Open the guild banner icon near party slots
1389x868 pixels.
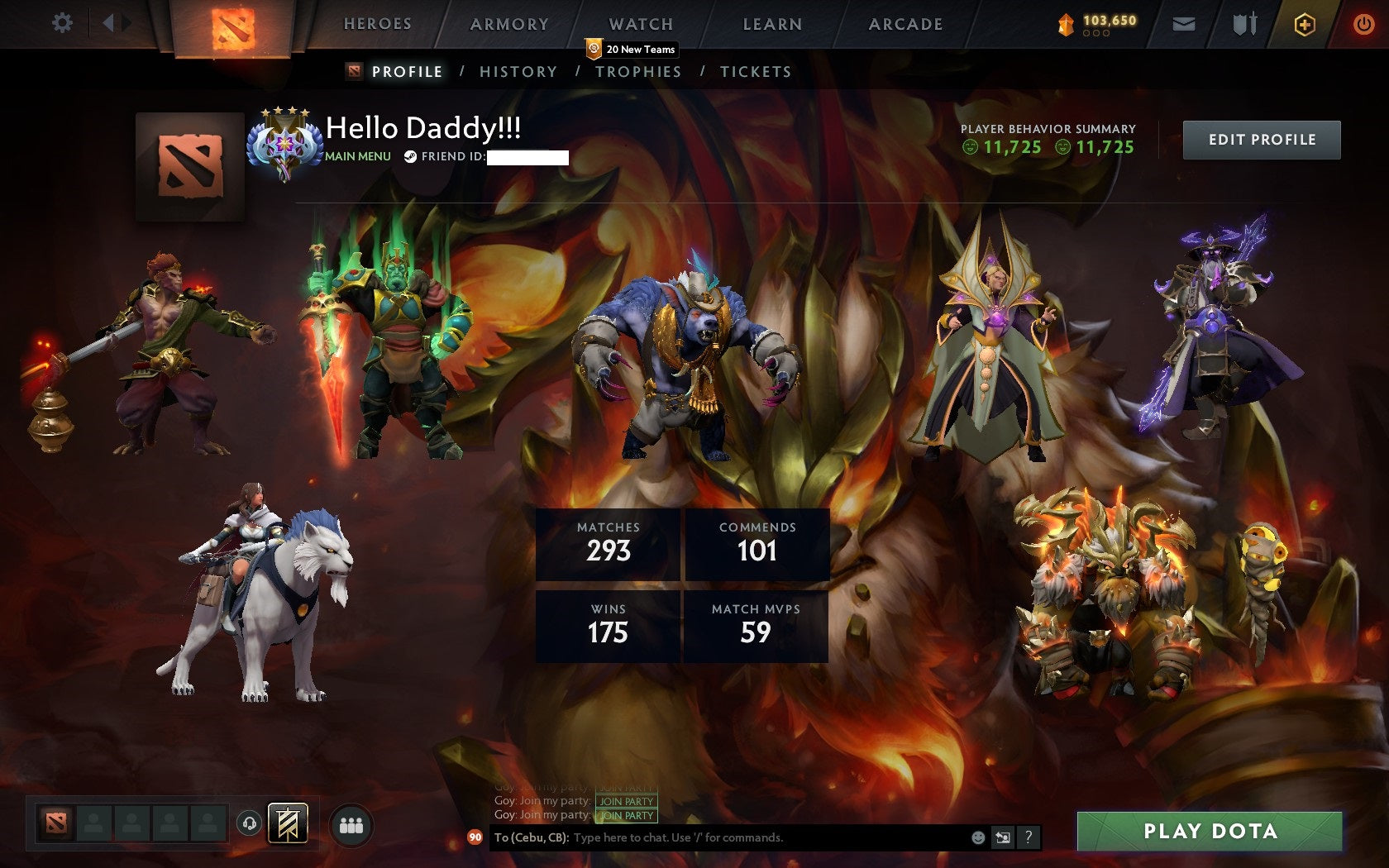pyautogui.click(x=287, y=823)
